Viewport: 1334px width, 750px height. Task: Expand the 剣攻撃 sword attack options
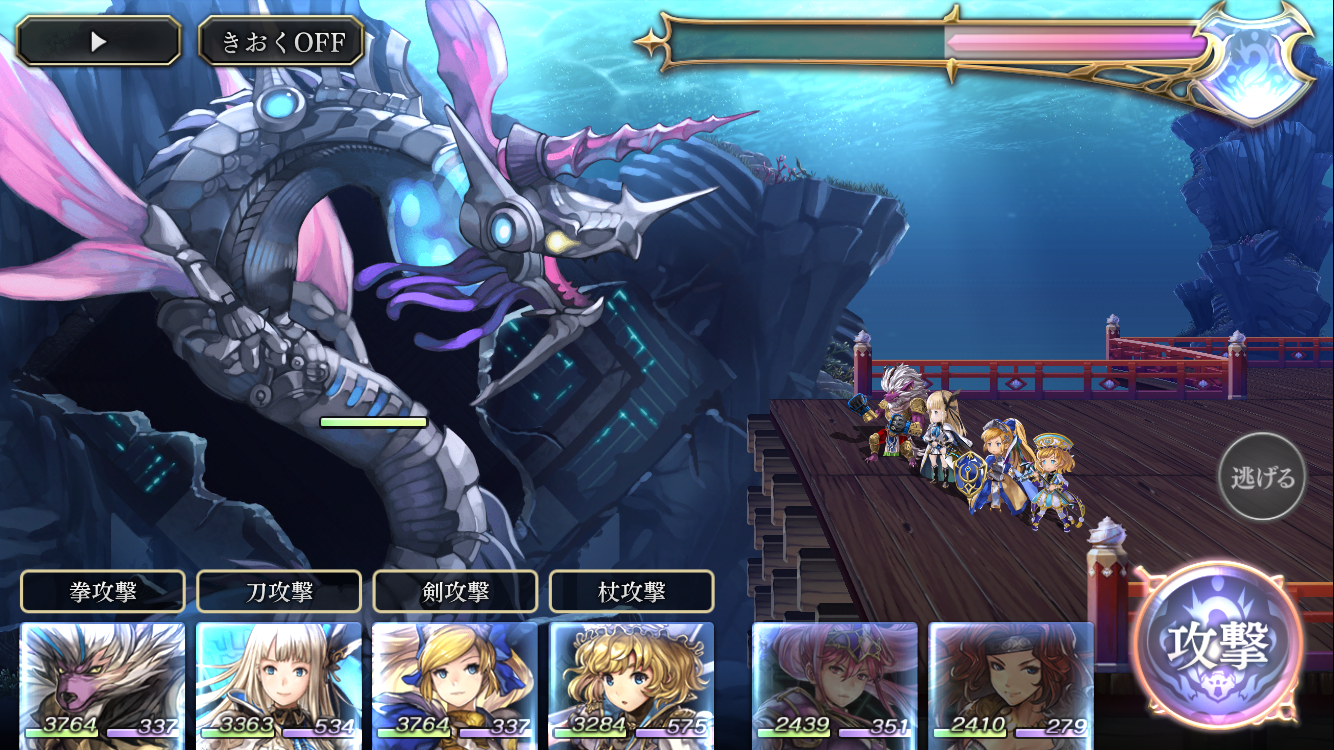click(455, 591)
